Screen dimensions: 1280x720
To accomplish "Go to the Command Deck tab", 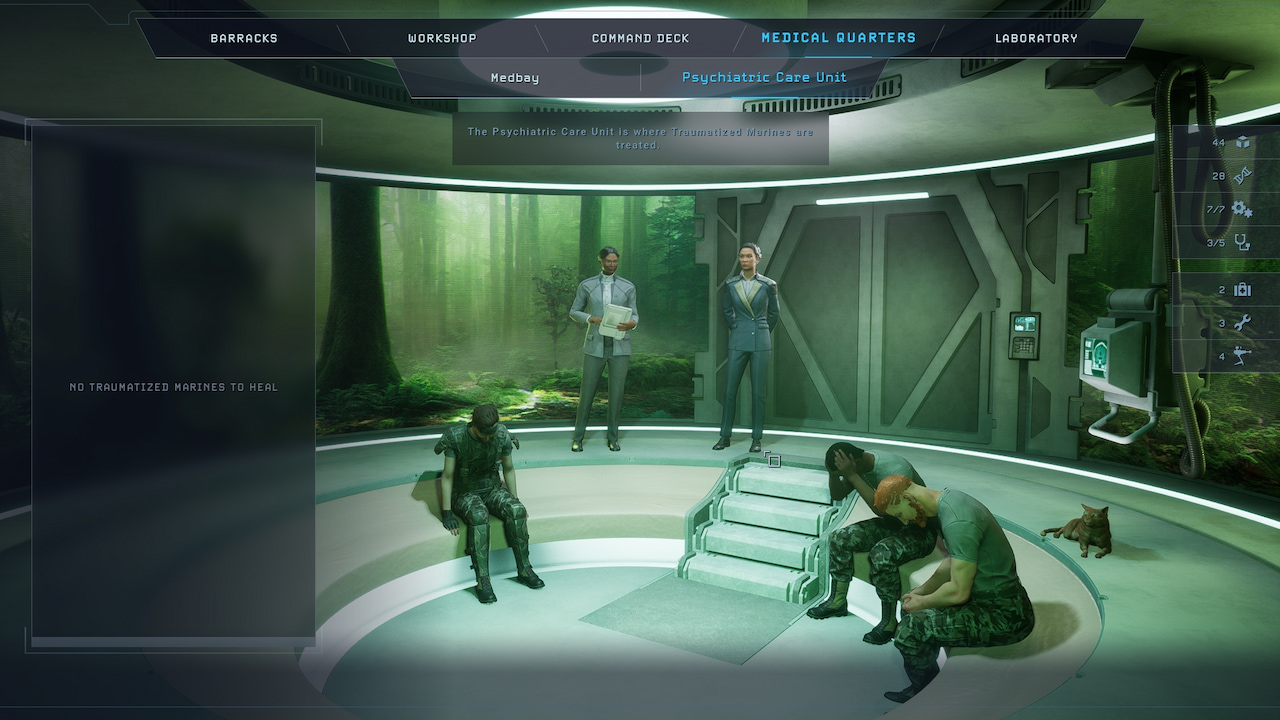I will point(641,39).
